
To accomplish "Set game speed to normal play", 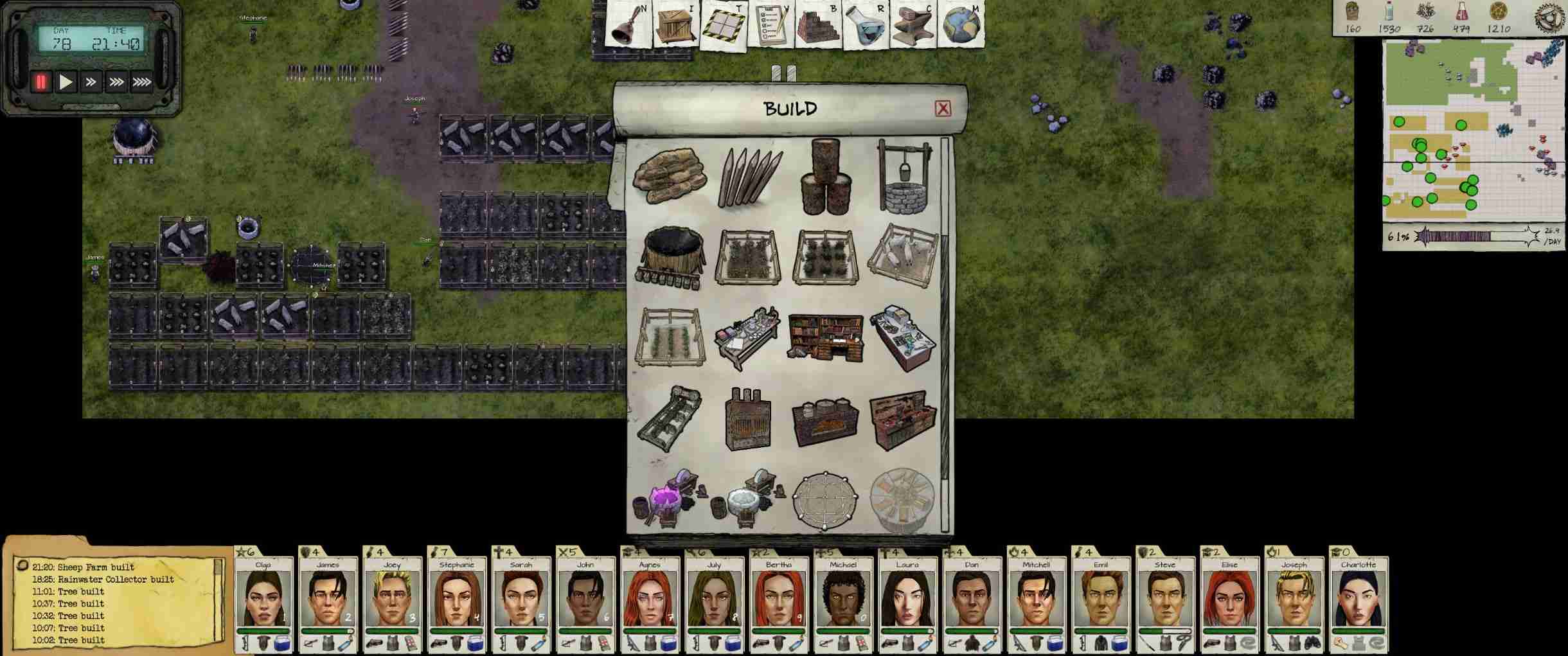I will [66, 82].
